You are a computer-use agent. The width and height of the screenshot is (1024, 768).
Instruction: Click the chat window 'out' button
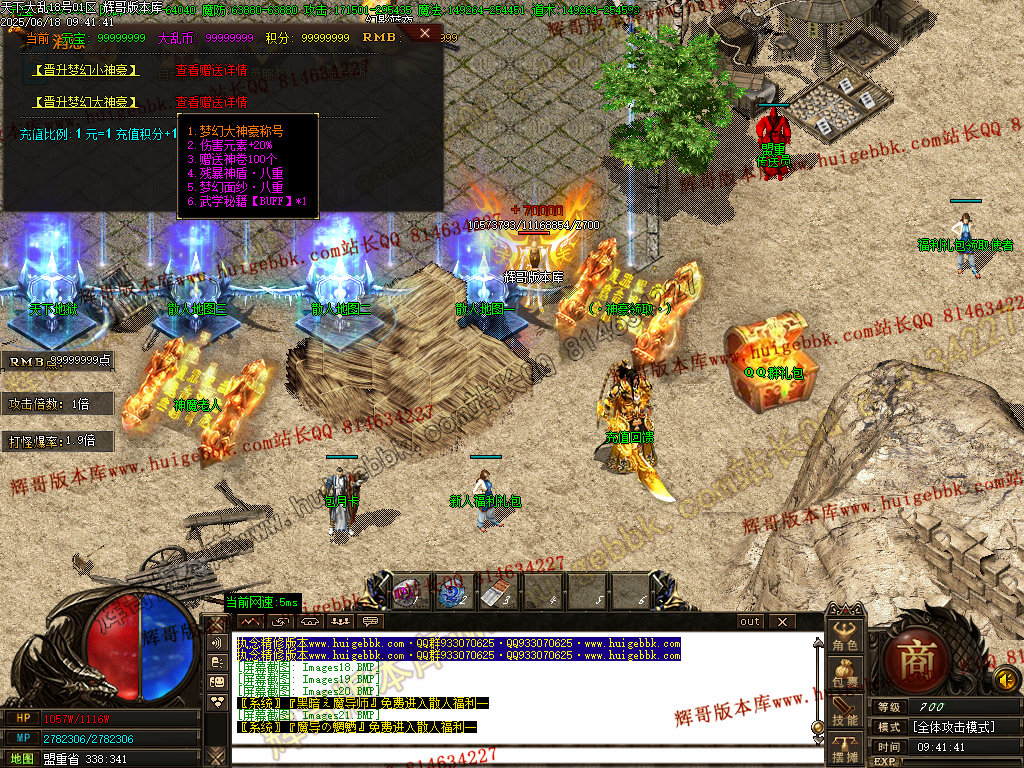pyautogui.click(x=750, y=621)
